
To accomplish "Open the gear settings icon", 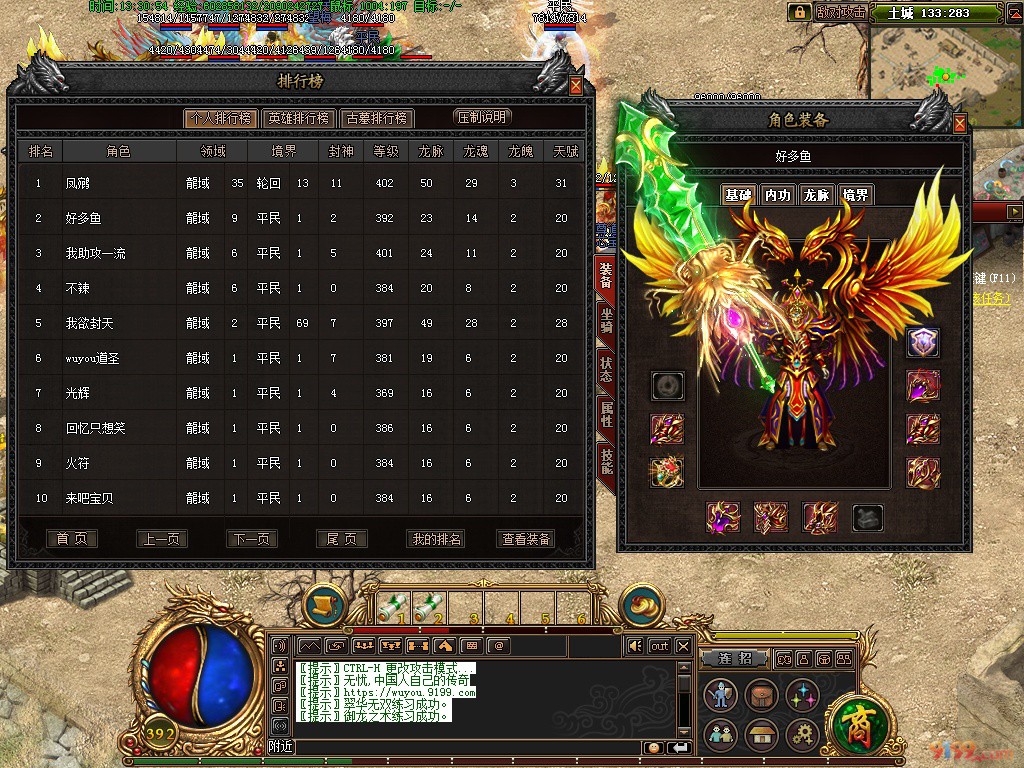I will pos(803,735).
